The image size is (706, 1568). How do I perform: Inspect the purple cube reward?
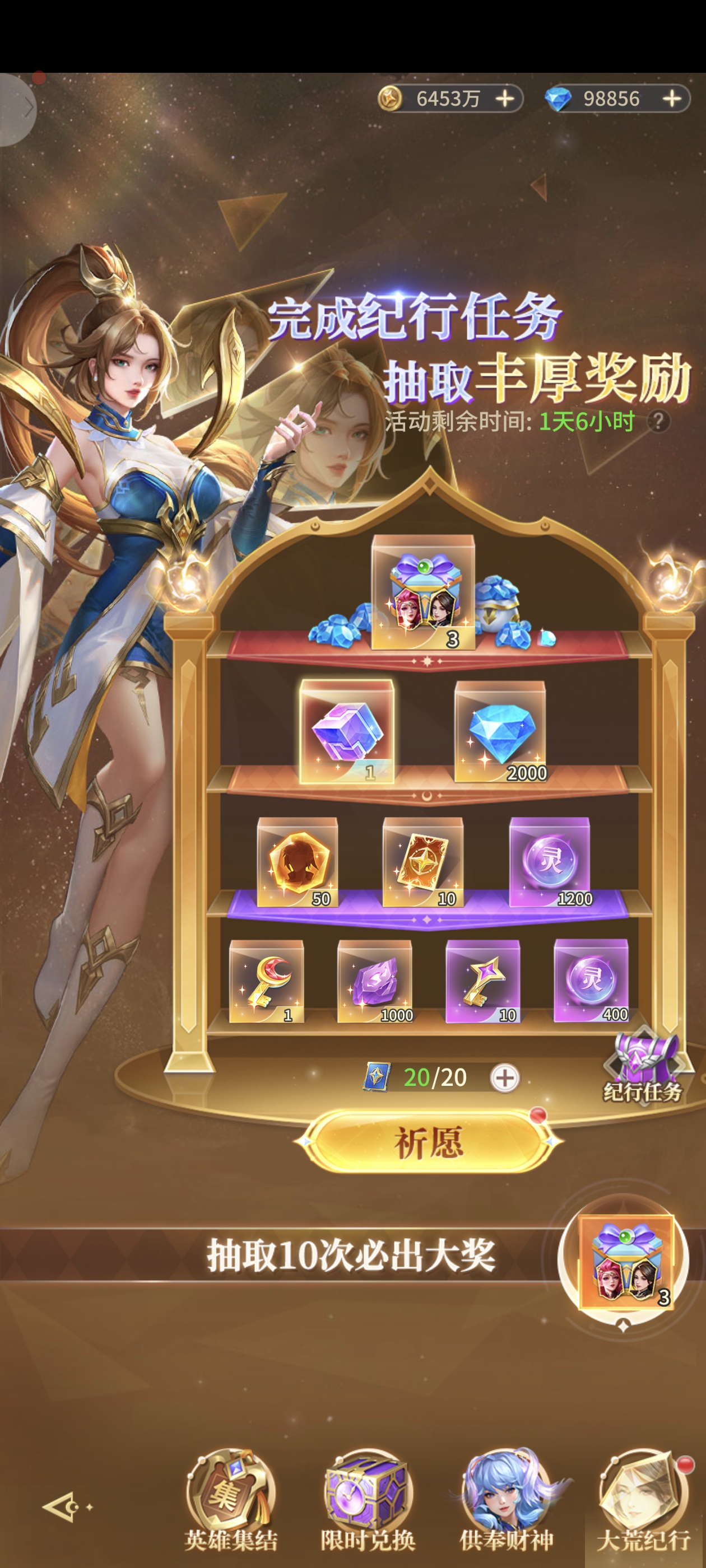[x=347, y=731]
